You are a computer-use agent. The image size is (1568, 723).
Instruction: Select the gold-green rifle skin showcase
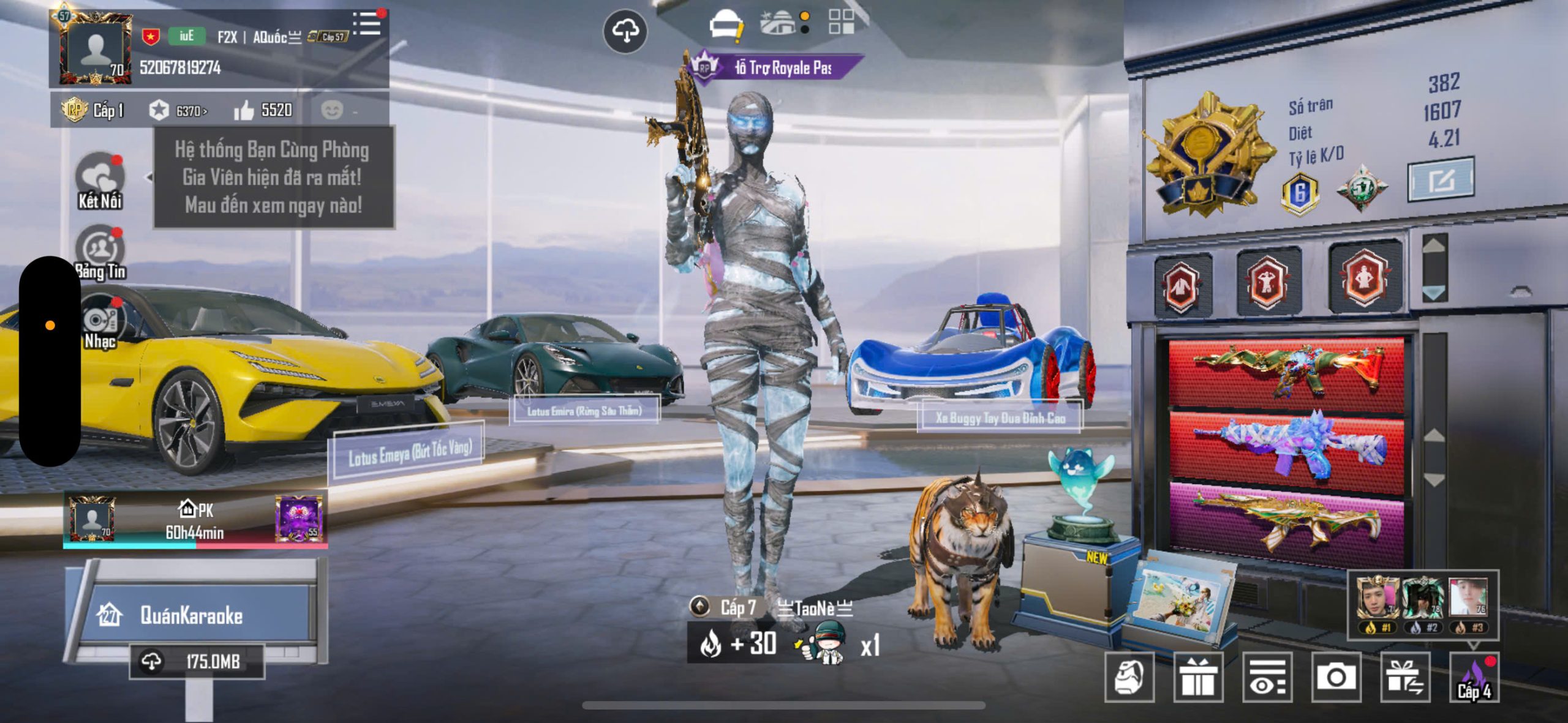coord(1286,520)
